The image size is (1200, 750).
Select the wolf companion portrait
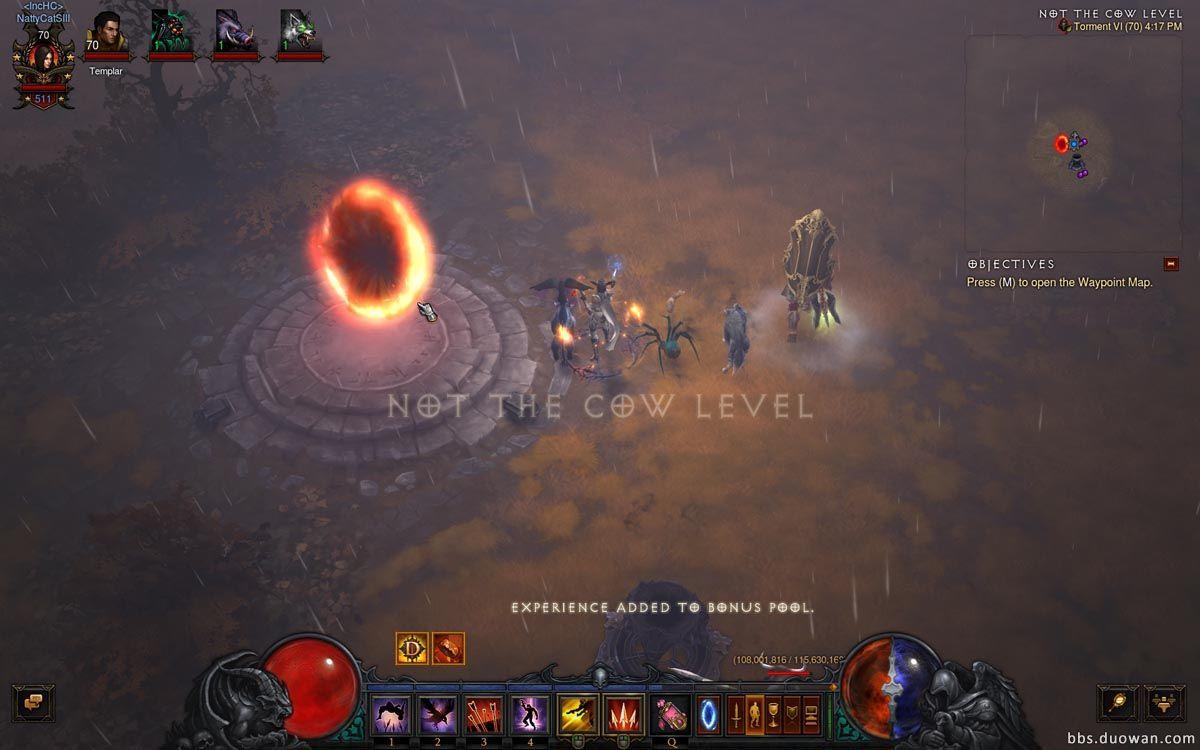(299, 34)
